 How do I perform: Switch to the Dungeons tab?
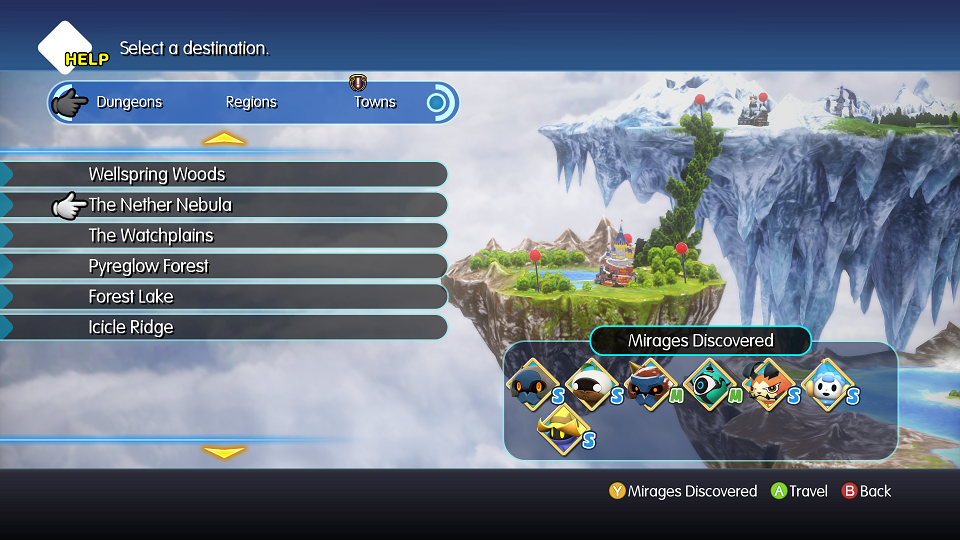point(129,102)
